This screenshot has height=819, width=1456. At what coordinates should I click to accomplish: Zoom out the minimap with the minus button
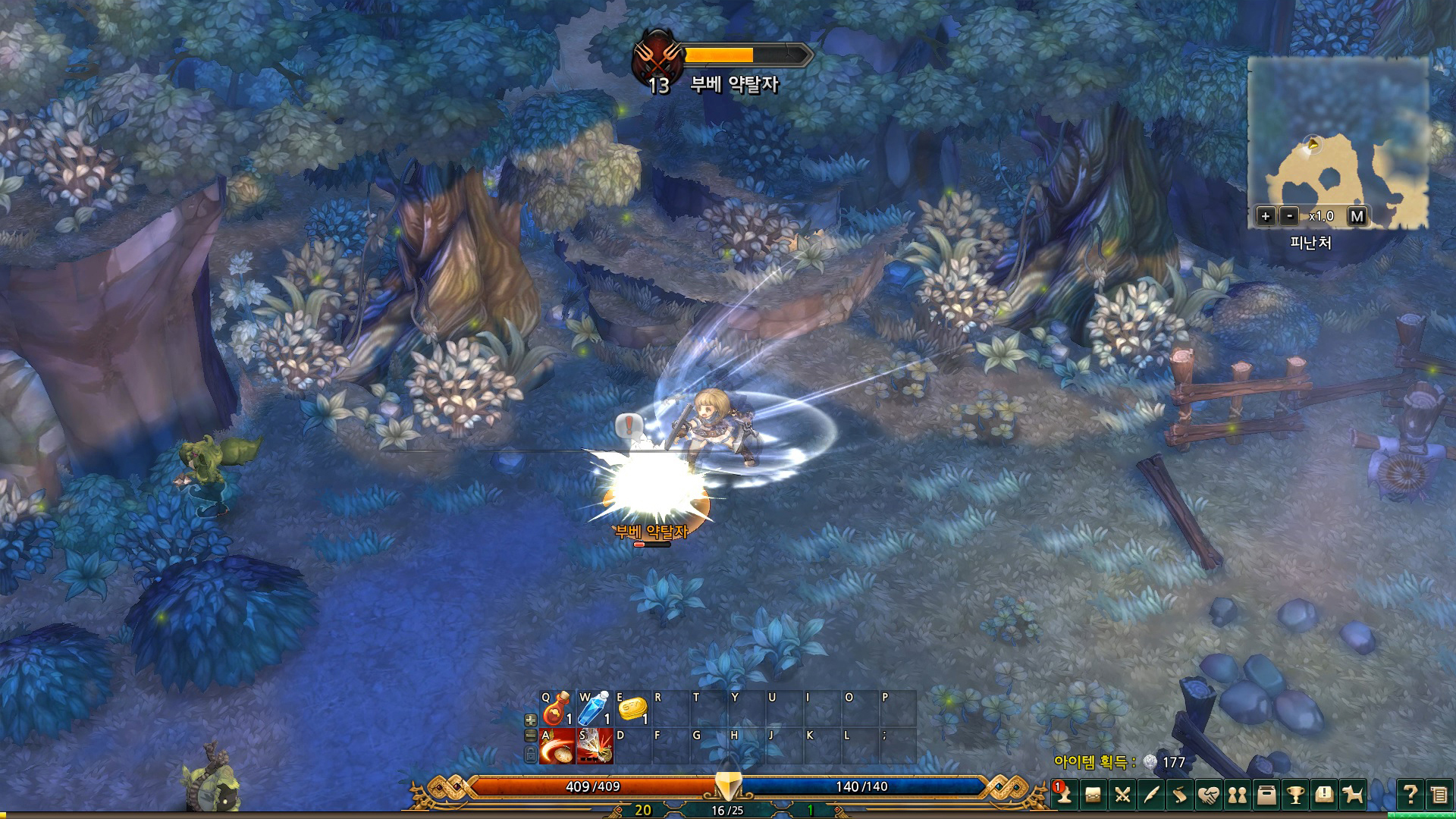pos(1289,218)
